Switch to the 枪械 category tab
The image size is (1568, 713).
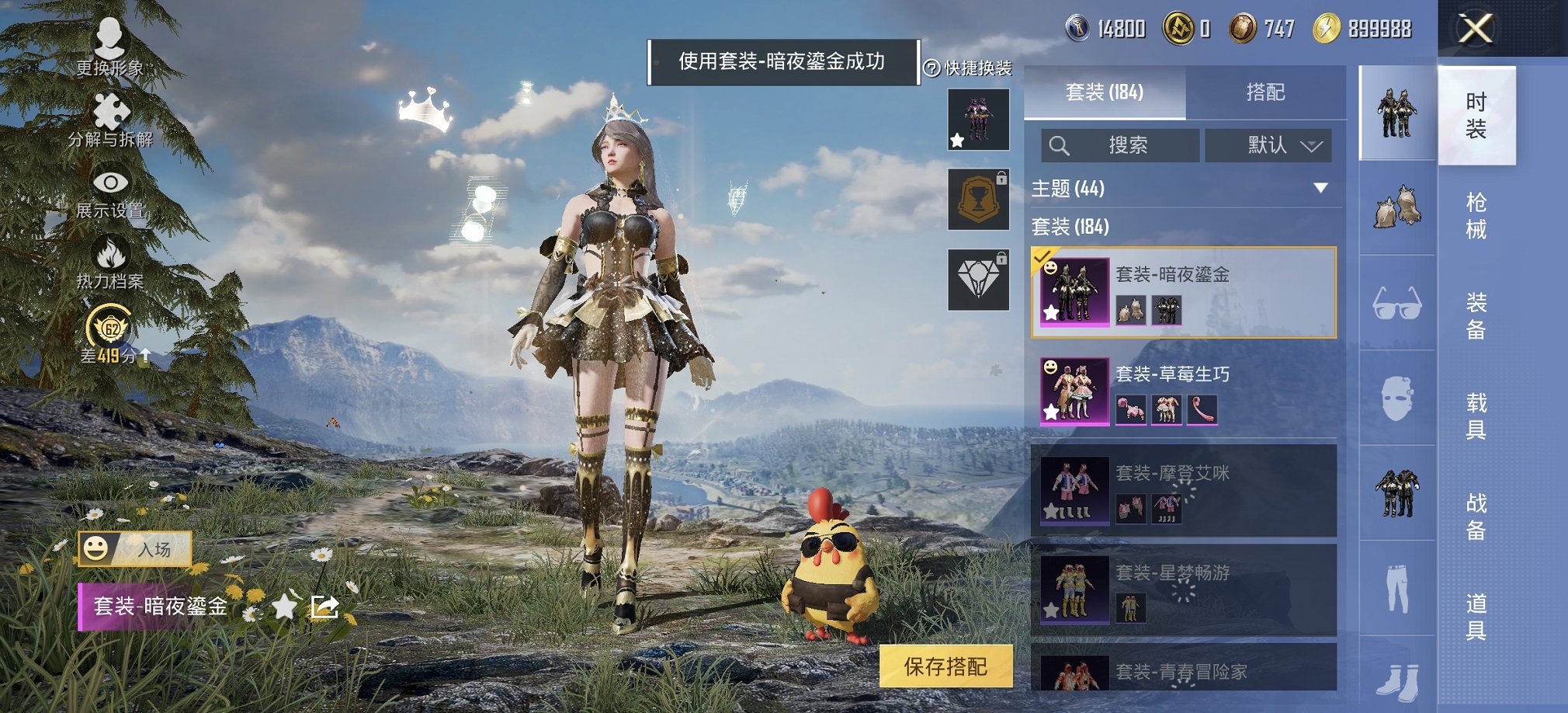(1476, 217)
